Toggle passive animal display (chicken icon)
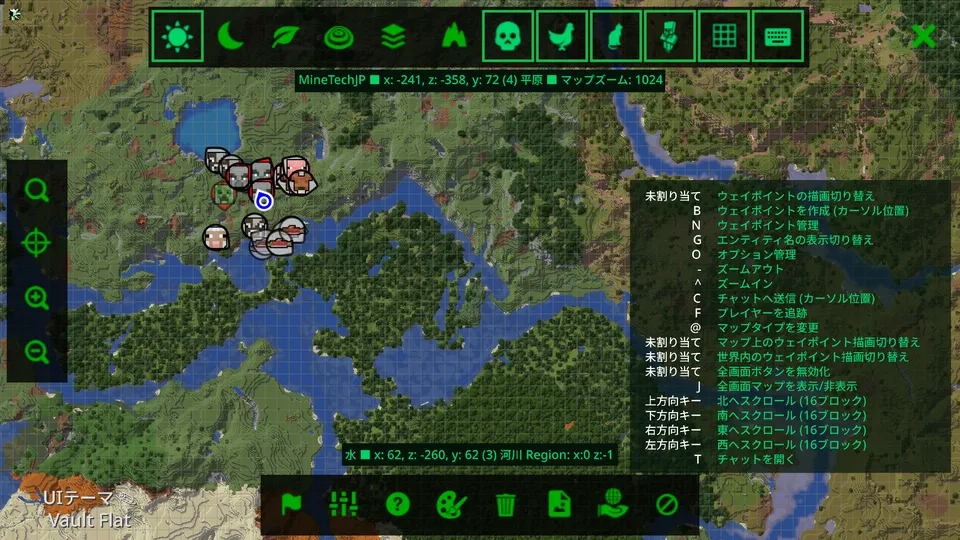Image resolution: width=960 pixels, height=540 pixels. (561, 37)
